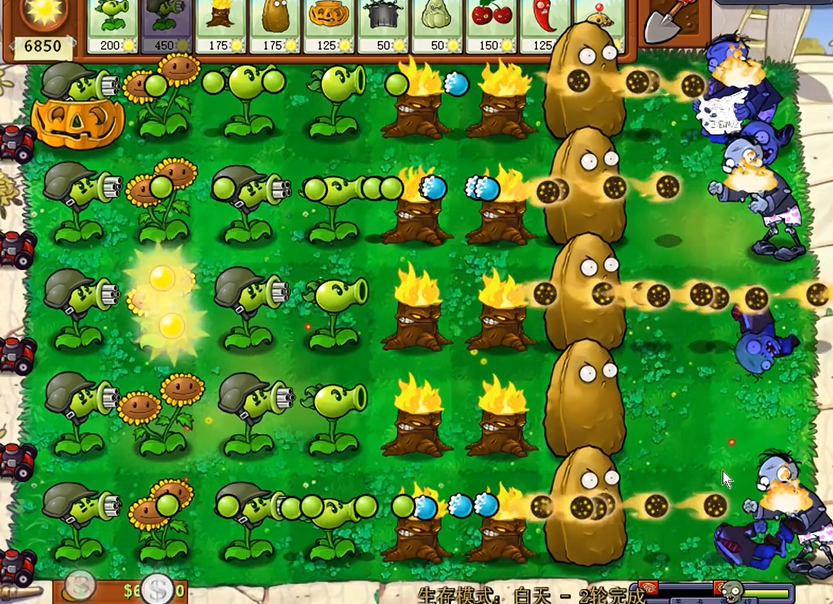This screenshot has height=604, width=833.
Task: Pick the Torchwood seed packet
Action: 221,25
